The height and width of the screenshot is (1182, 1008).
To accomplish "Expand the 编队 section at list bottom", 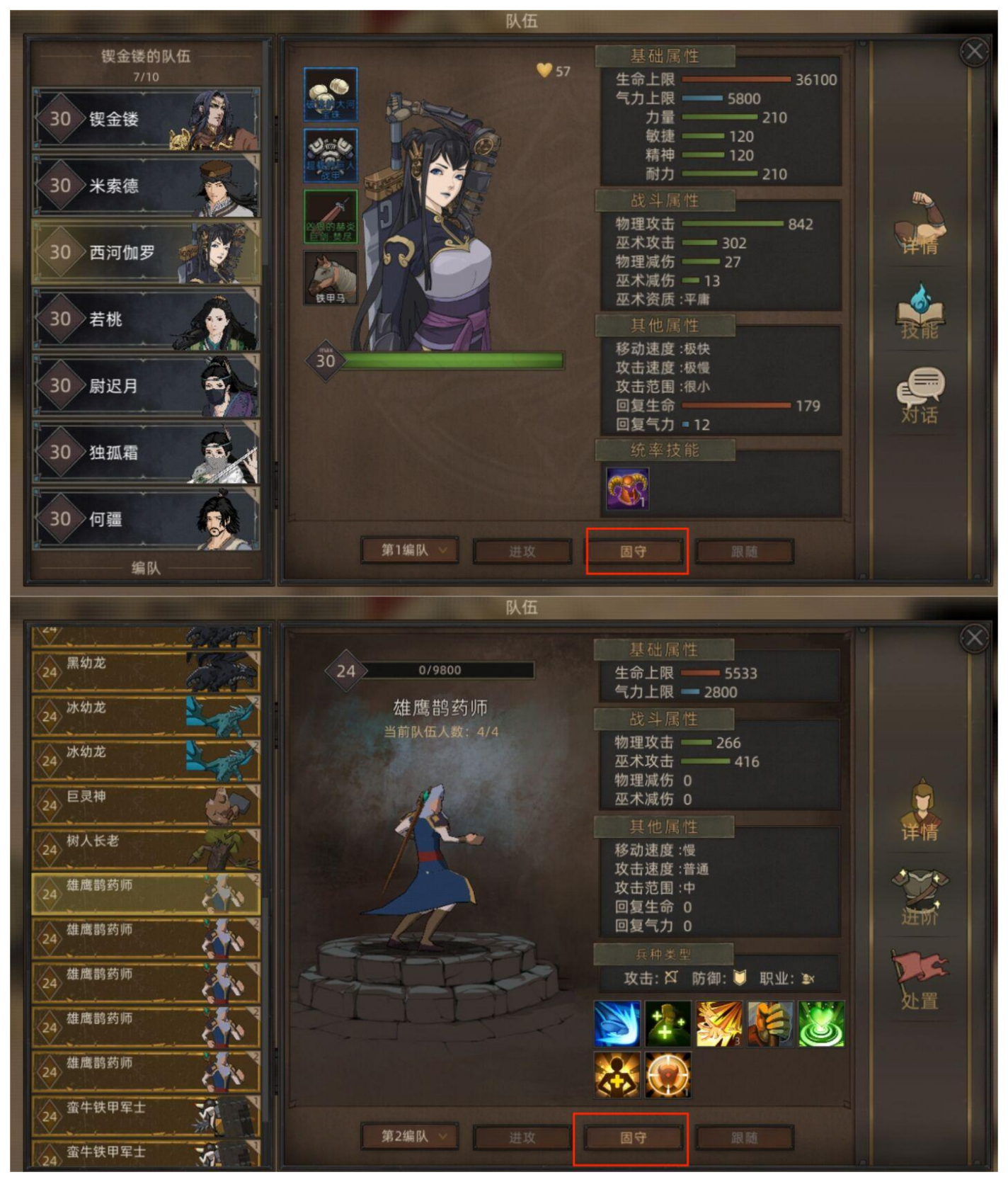I will [x=147, y=566].
